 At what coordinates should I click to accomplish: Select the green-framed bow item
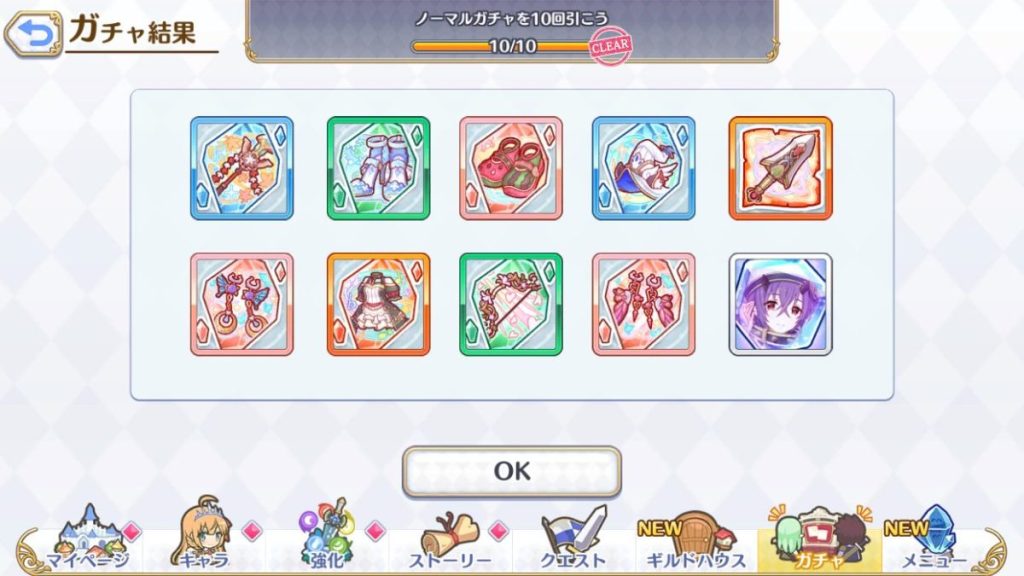click(x=511, y=304)
